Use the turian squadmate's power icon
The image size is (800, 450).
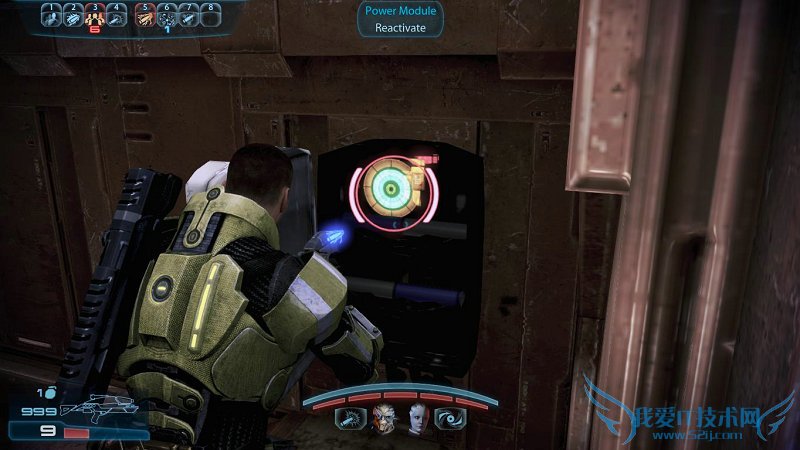(351, 419)
